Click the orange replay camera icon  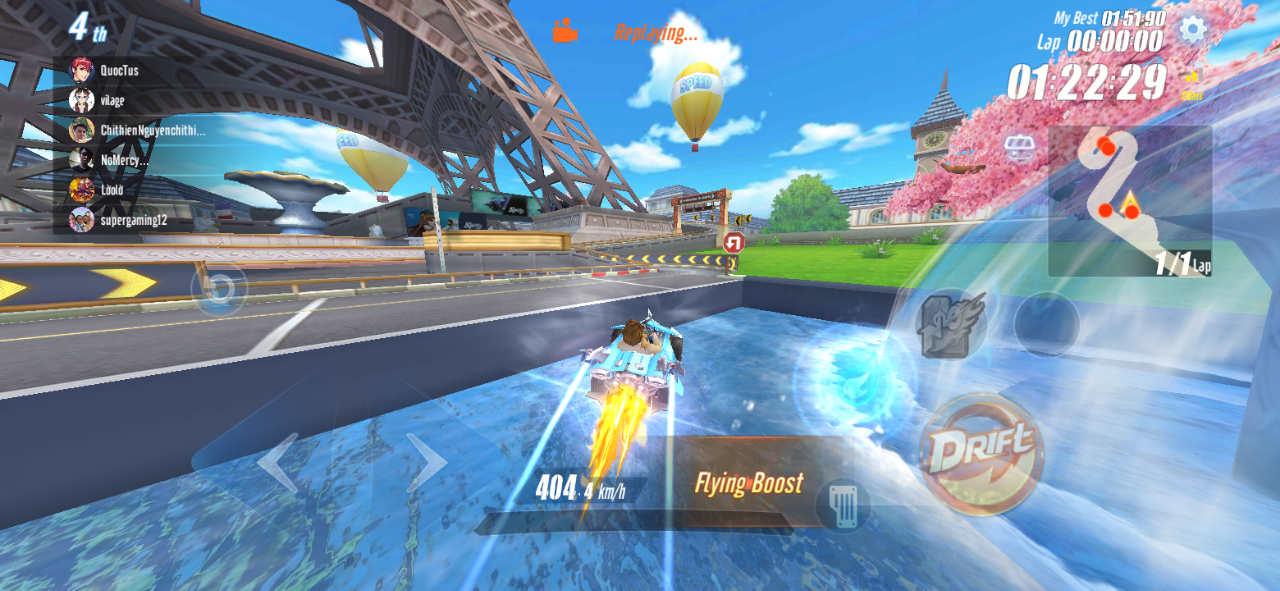565,31
